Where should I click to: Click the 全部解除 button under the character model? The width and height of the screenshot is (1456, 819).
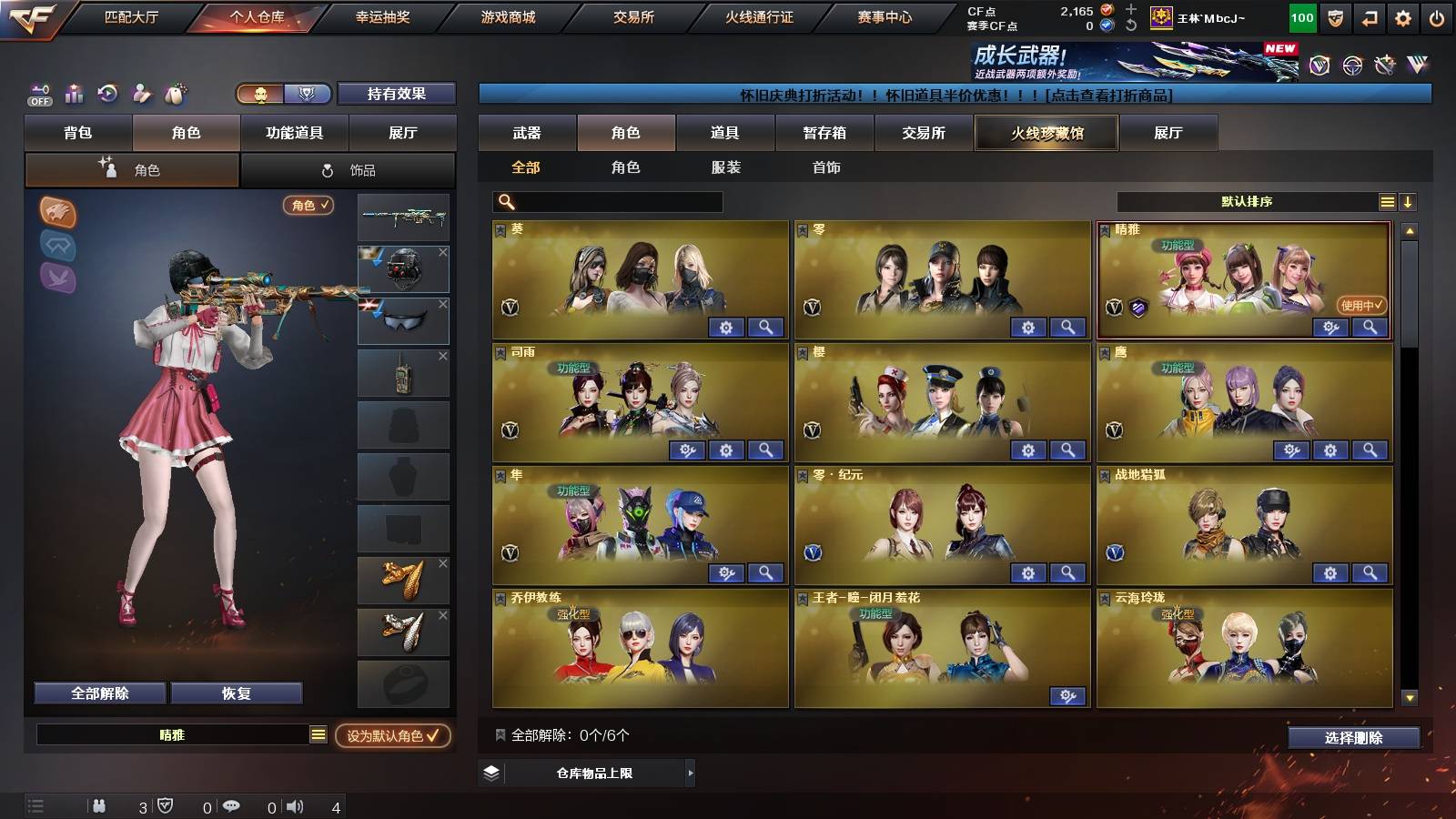[98, 693]
